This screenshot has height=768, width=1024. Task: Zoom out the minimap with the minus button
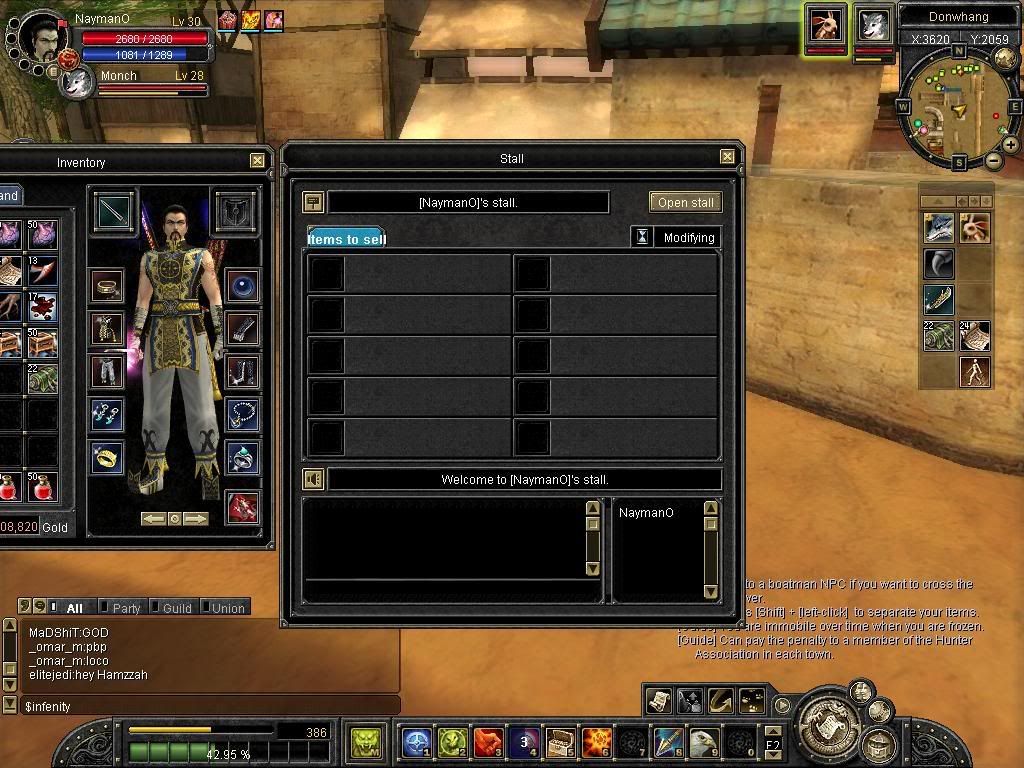(x=994, y=161)
